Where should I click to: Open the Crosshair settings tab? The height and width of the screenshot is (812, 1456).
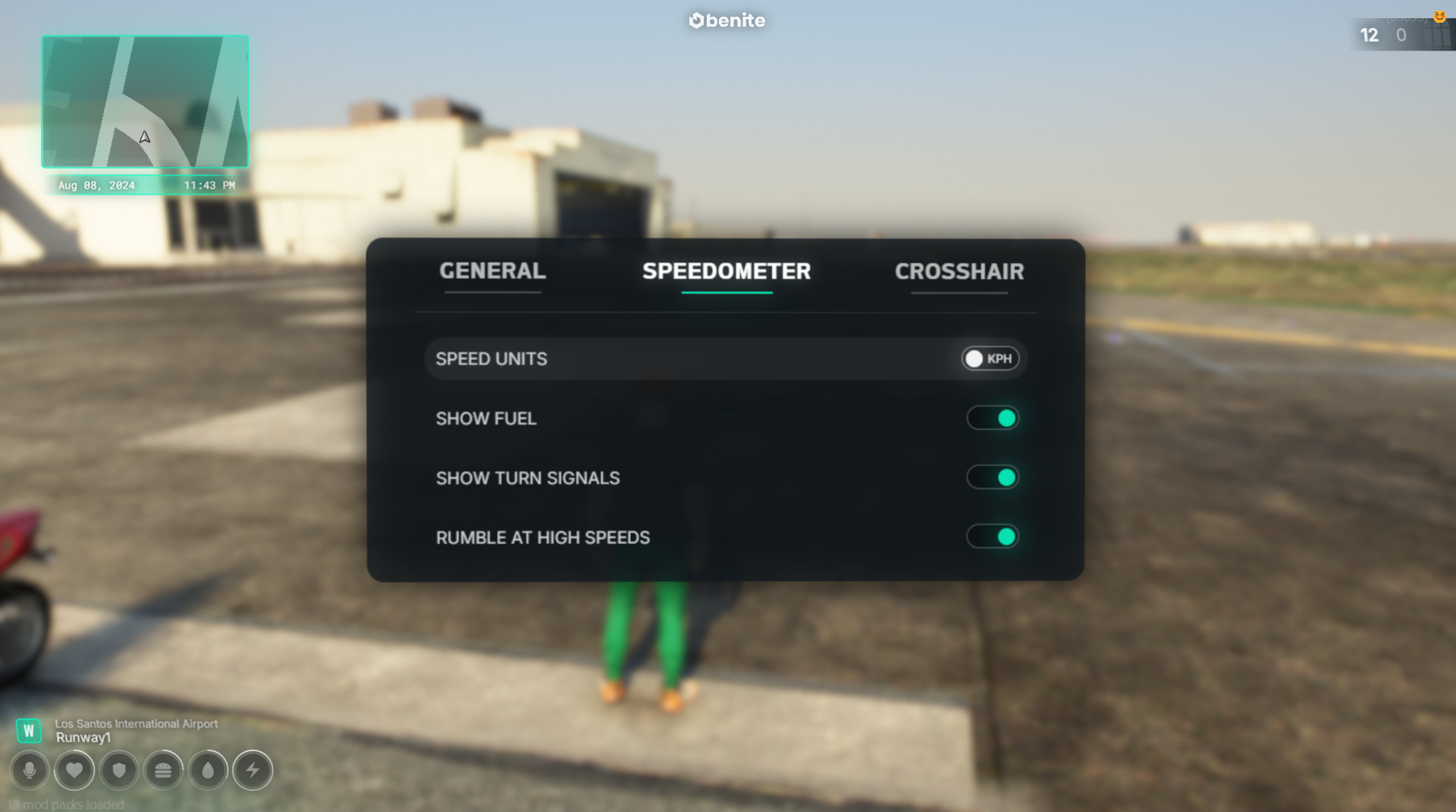click(959, 271)
